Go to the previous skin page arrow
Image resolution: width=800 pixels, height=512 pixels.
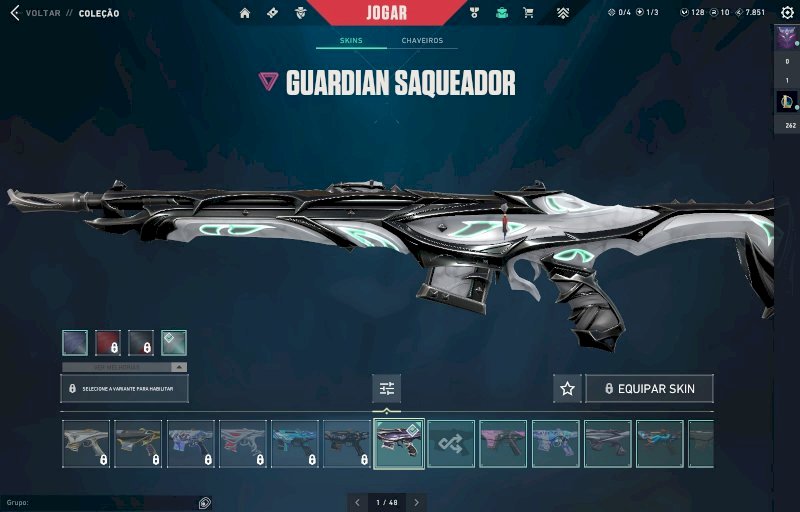359,502
